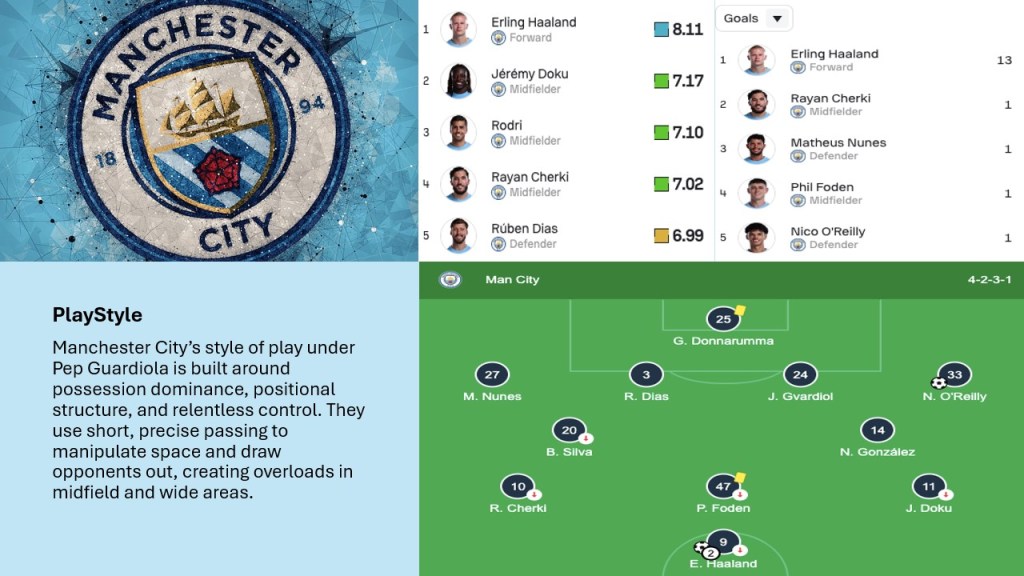The width and height of the screenshot is (1024, 576).
Task: Click B. Silva's number 20 marker
Action: 569,431
